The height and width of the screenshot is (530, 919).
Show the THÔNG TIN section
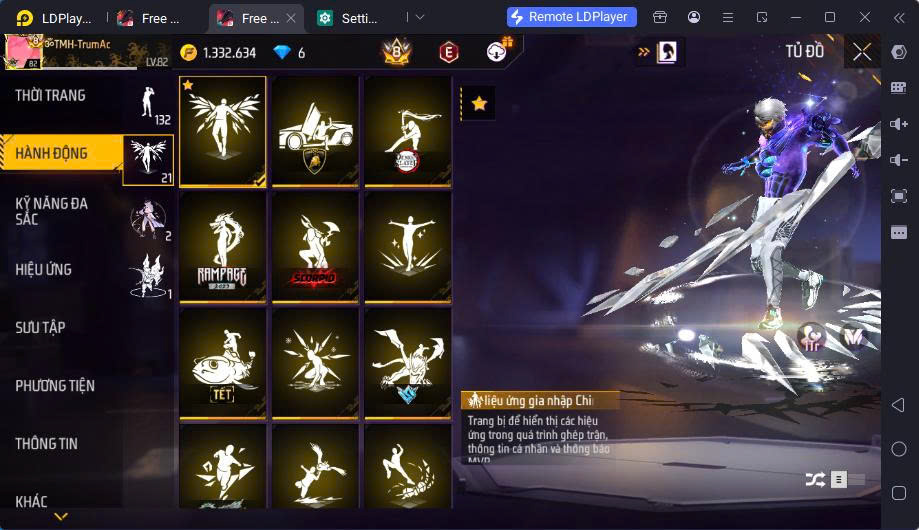tap(47, 444)
